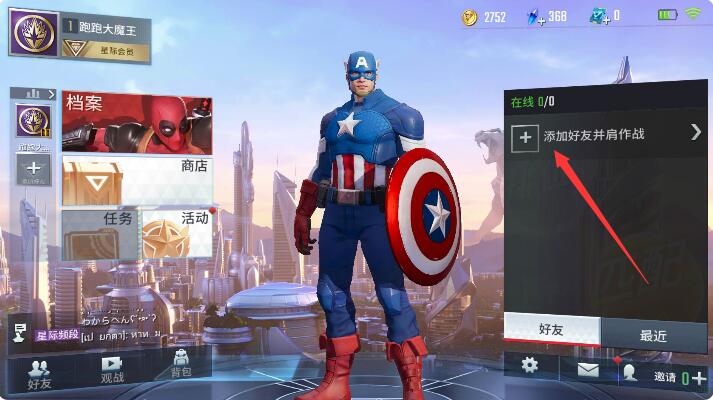This screenshot has height=400, width=713.
Task: Expand the add-friend row arrow
Action: [x=696, y=132]
